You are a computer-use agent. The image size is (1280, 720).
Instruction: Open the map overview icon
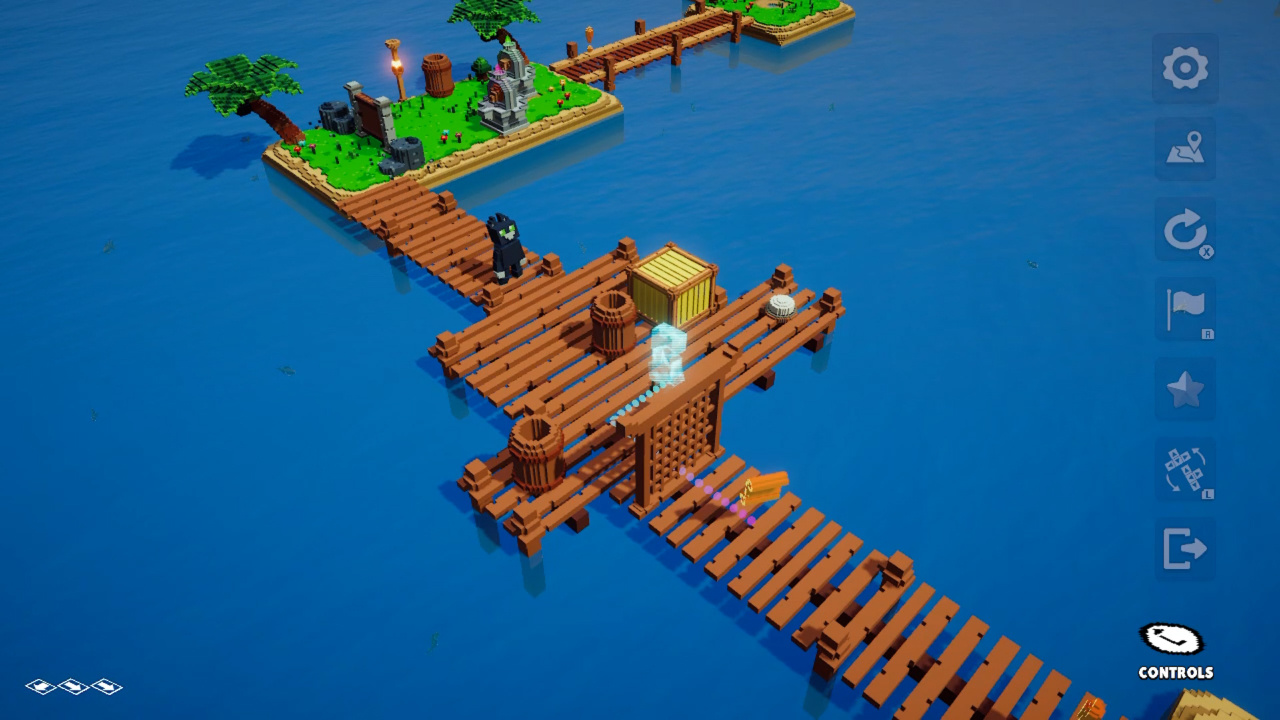click(1185, 148)
